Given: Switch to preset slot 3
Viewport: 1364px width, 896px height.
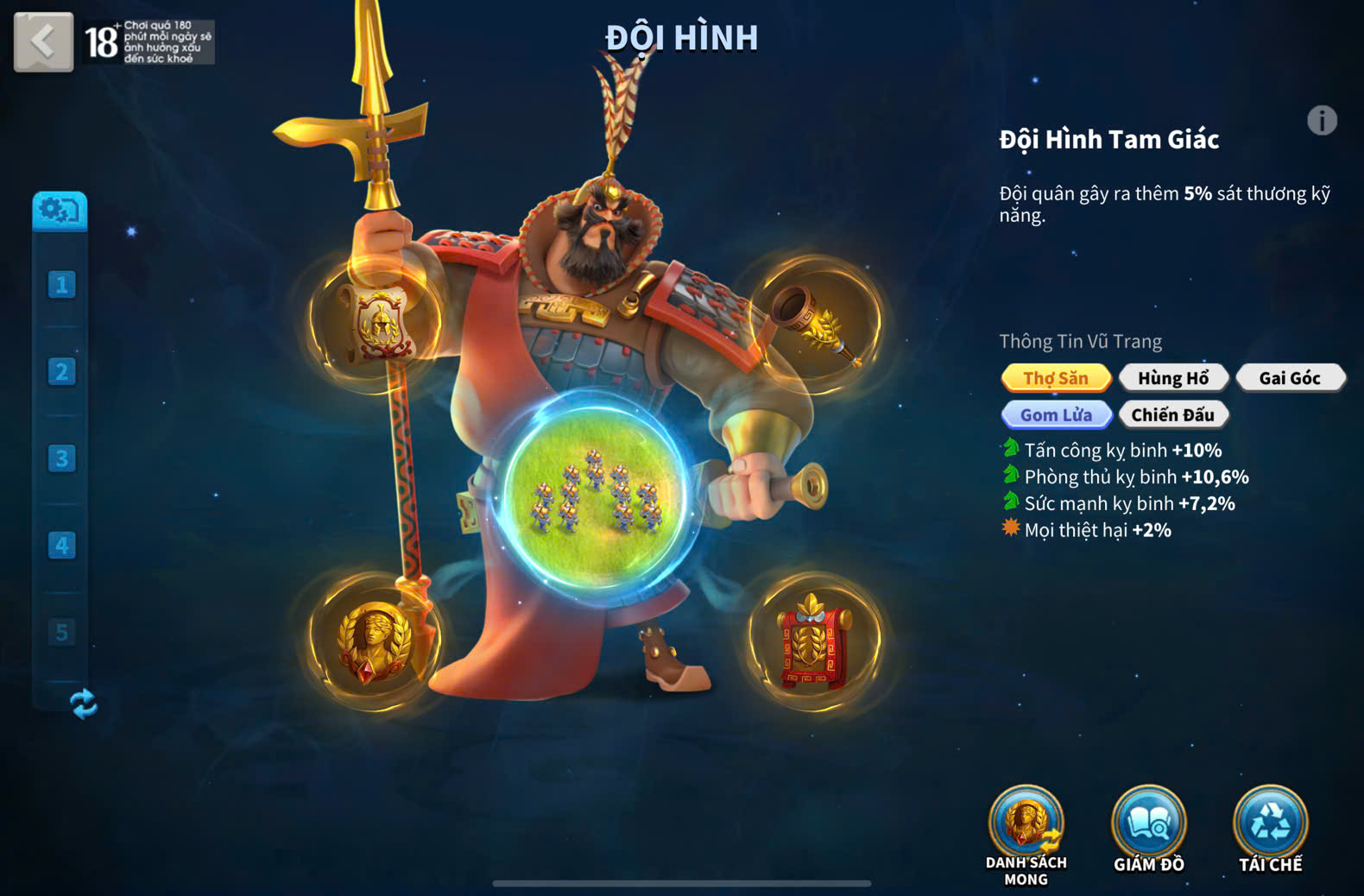Looking at the screenshot, I should 61,458.
